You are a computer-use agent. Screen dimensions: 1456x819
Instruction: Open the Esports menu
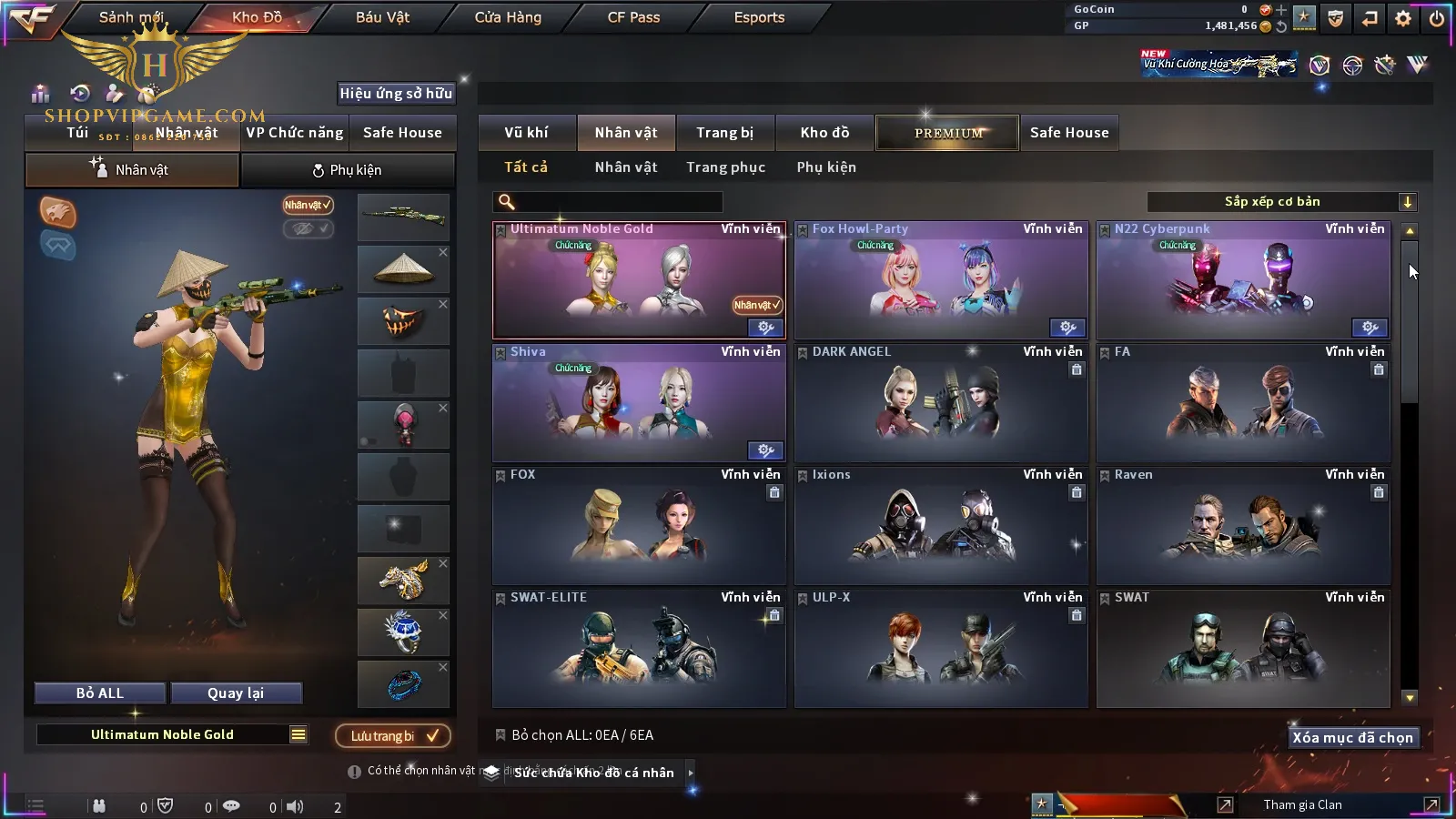(x=759, y=17)
